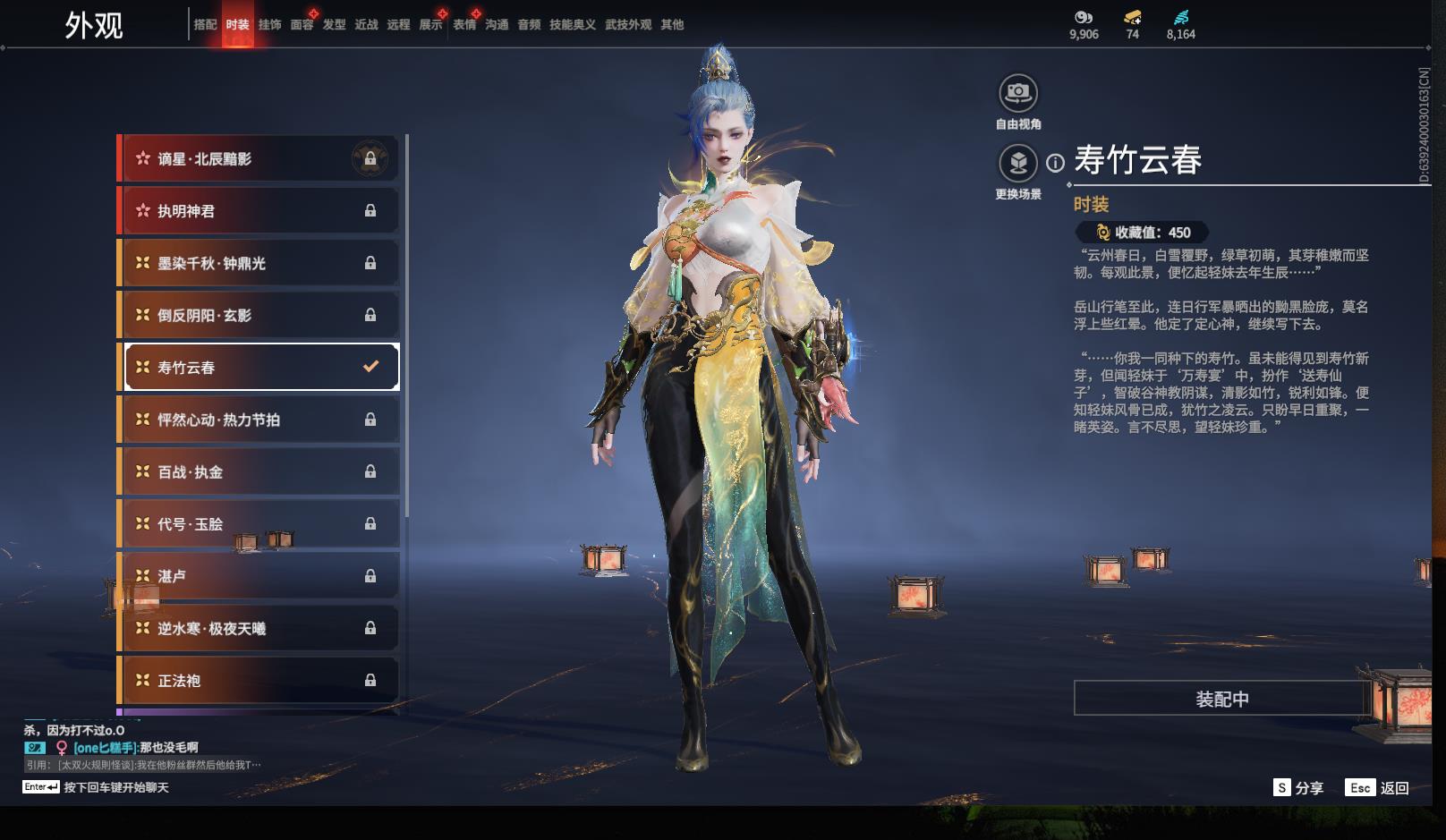
Task: Open the 挂饰 accessories tab
Action: pos(269,25)
